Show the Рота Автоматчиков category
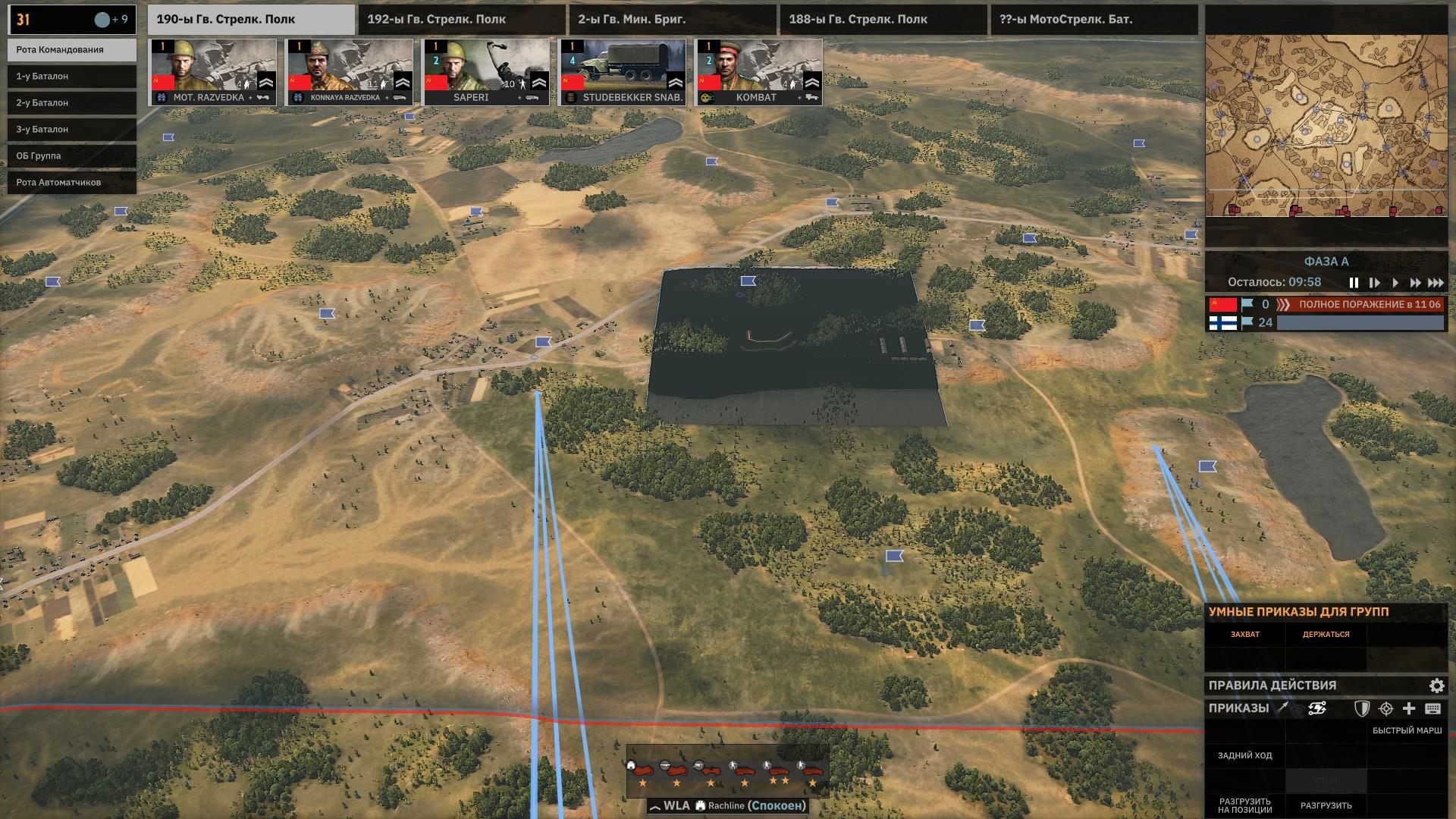This screenshot has width=1456, height=819. pyautogui.click(x=72, y=183)
